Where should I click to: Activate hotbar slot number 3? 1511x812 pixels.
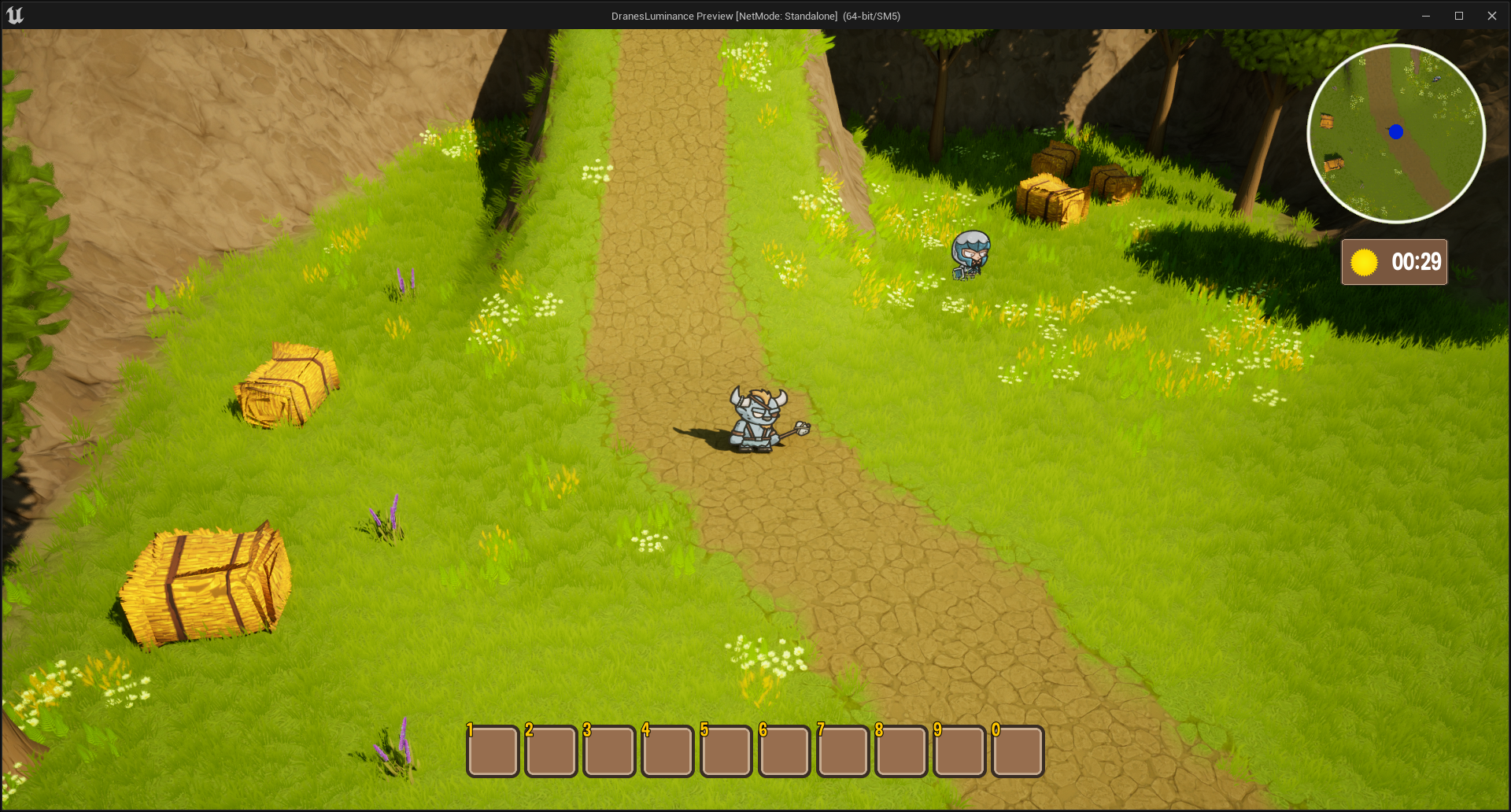click(x=609, y=751)
